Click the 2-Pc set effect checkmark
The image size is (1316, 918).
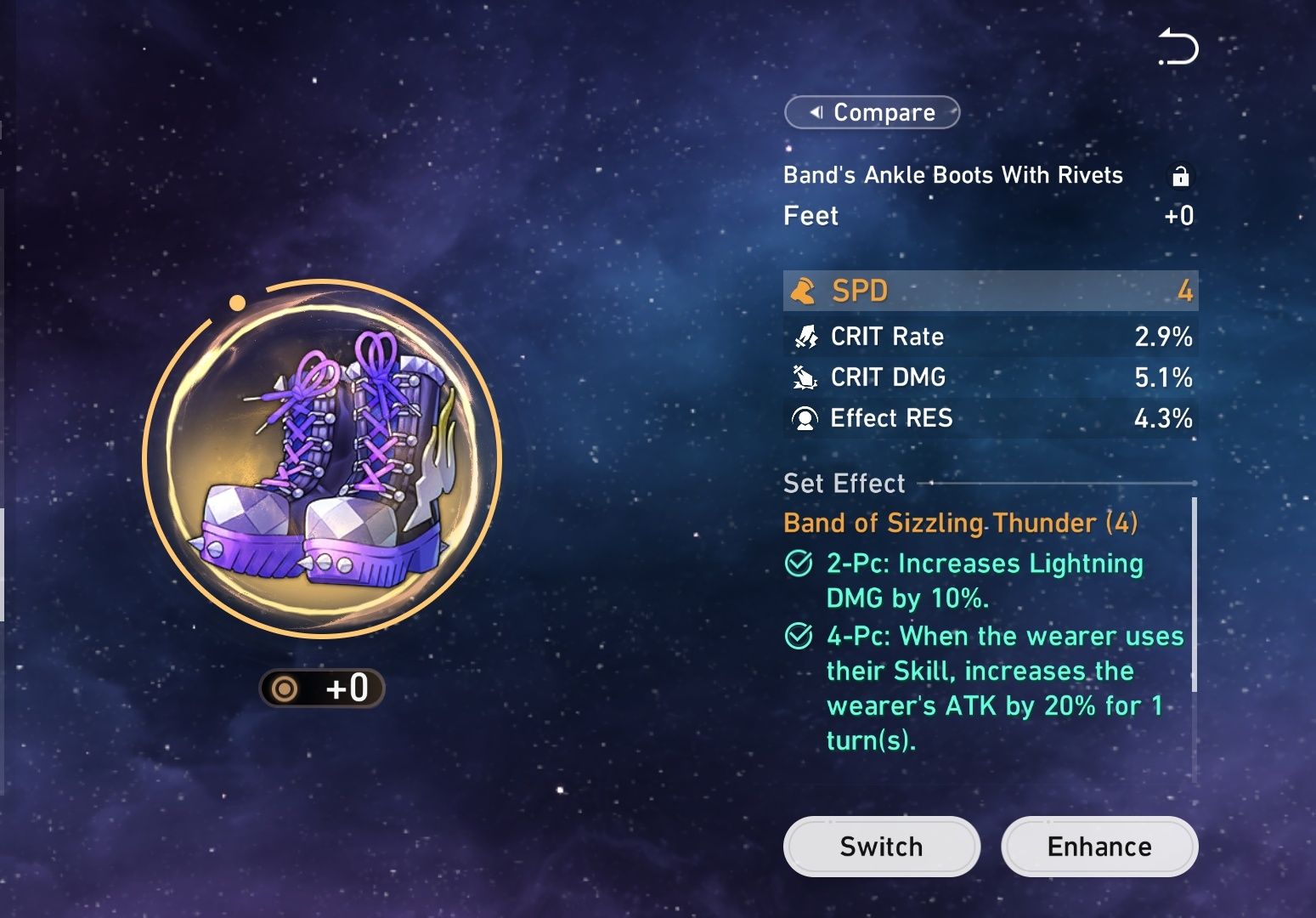tap(798, 563)
